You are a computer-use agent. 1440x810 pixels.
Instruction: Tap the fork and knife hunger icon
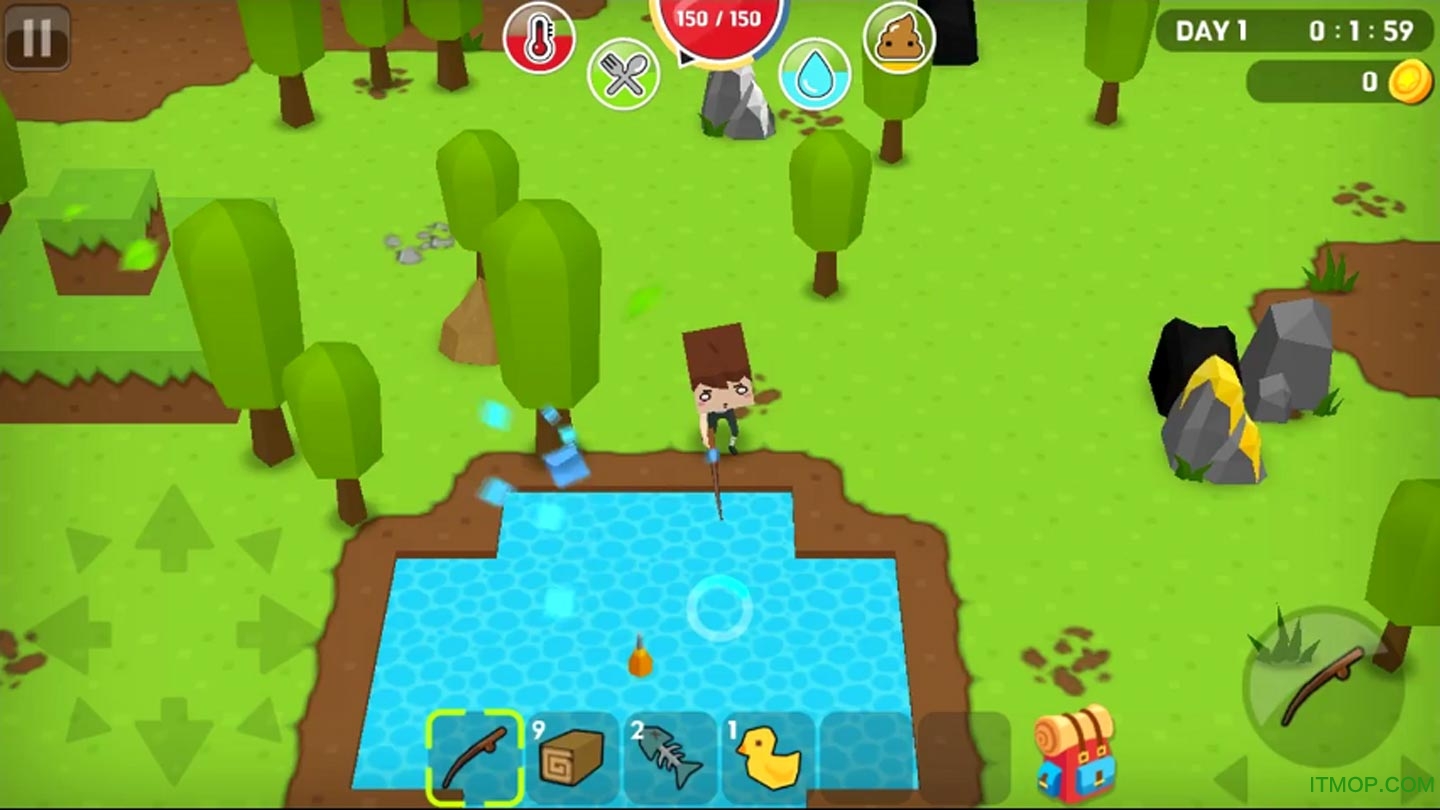623,74
